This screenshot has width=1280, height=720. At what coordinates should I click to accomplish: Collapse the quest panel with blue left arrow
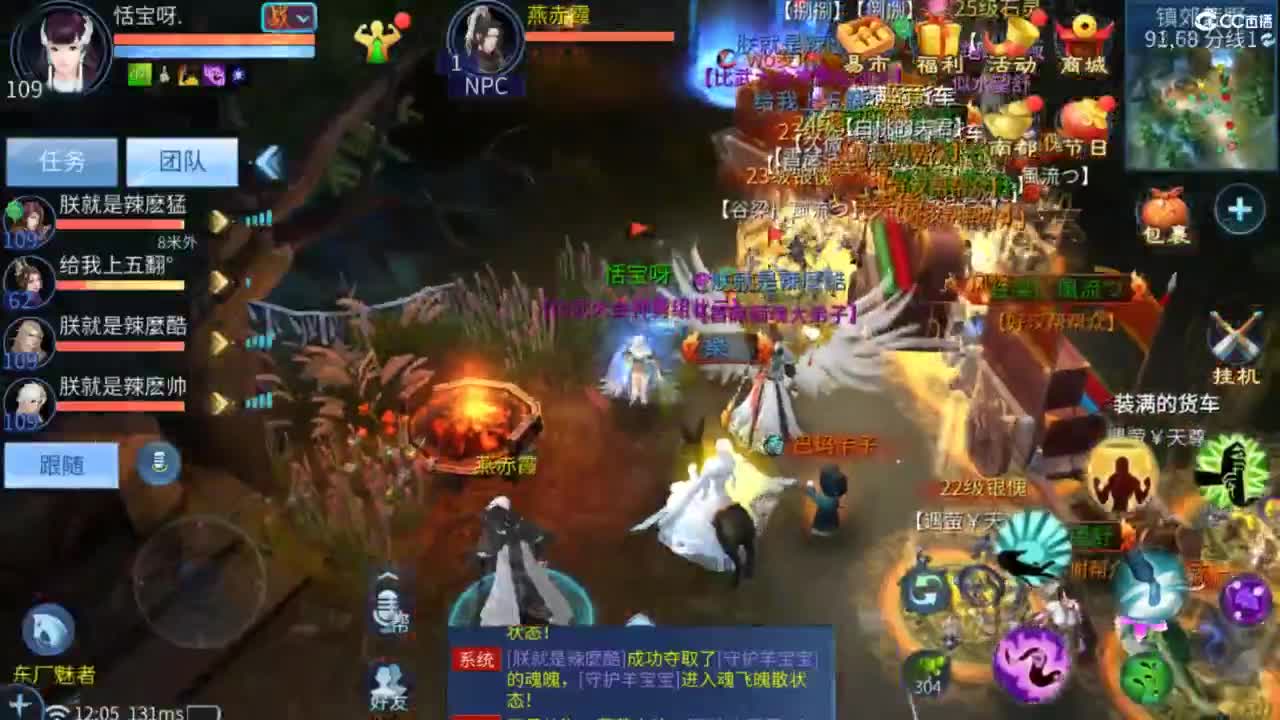(266, 162)
